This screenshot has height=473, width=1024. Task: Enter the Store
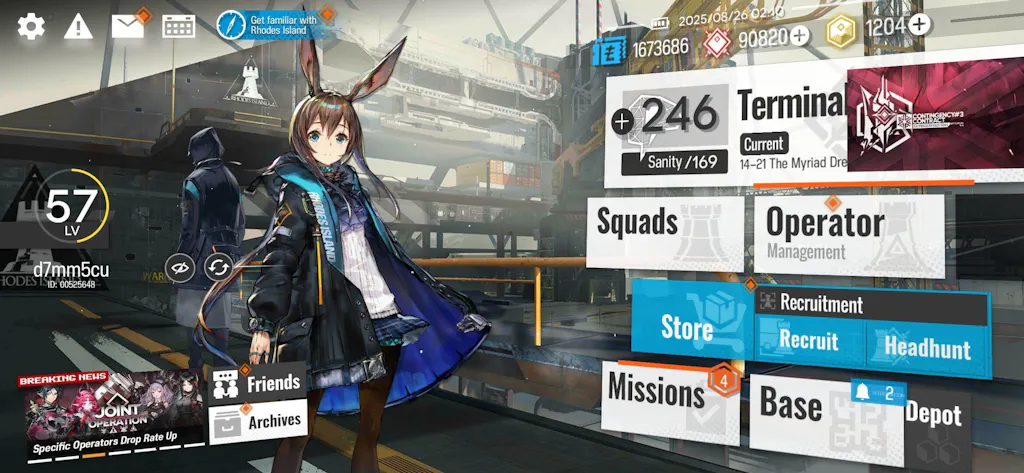[x=690, y=325]
